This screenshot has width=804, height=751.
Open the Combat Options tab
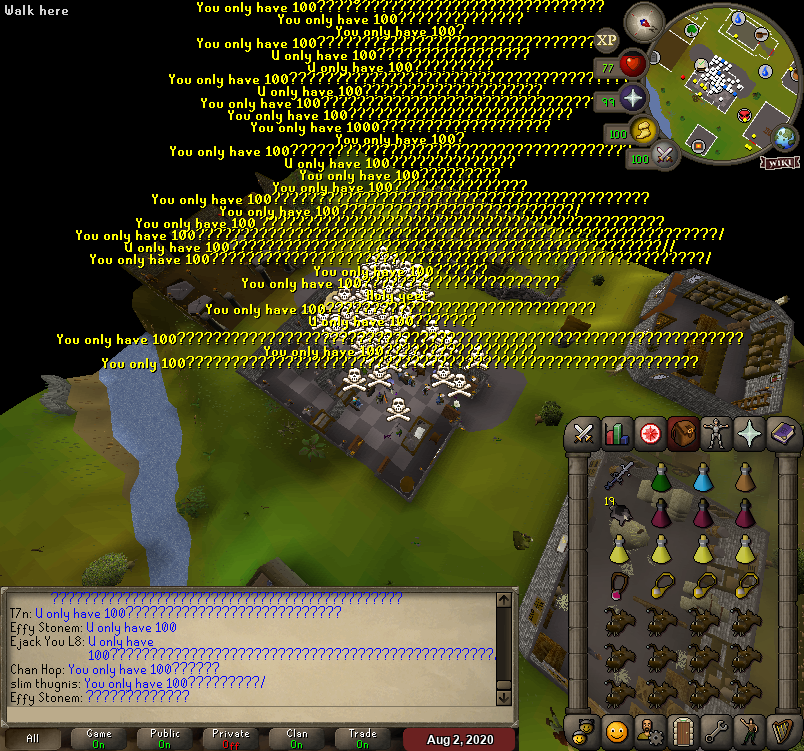point(585,432)
